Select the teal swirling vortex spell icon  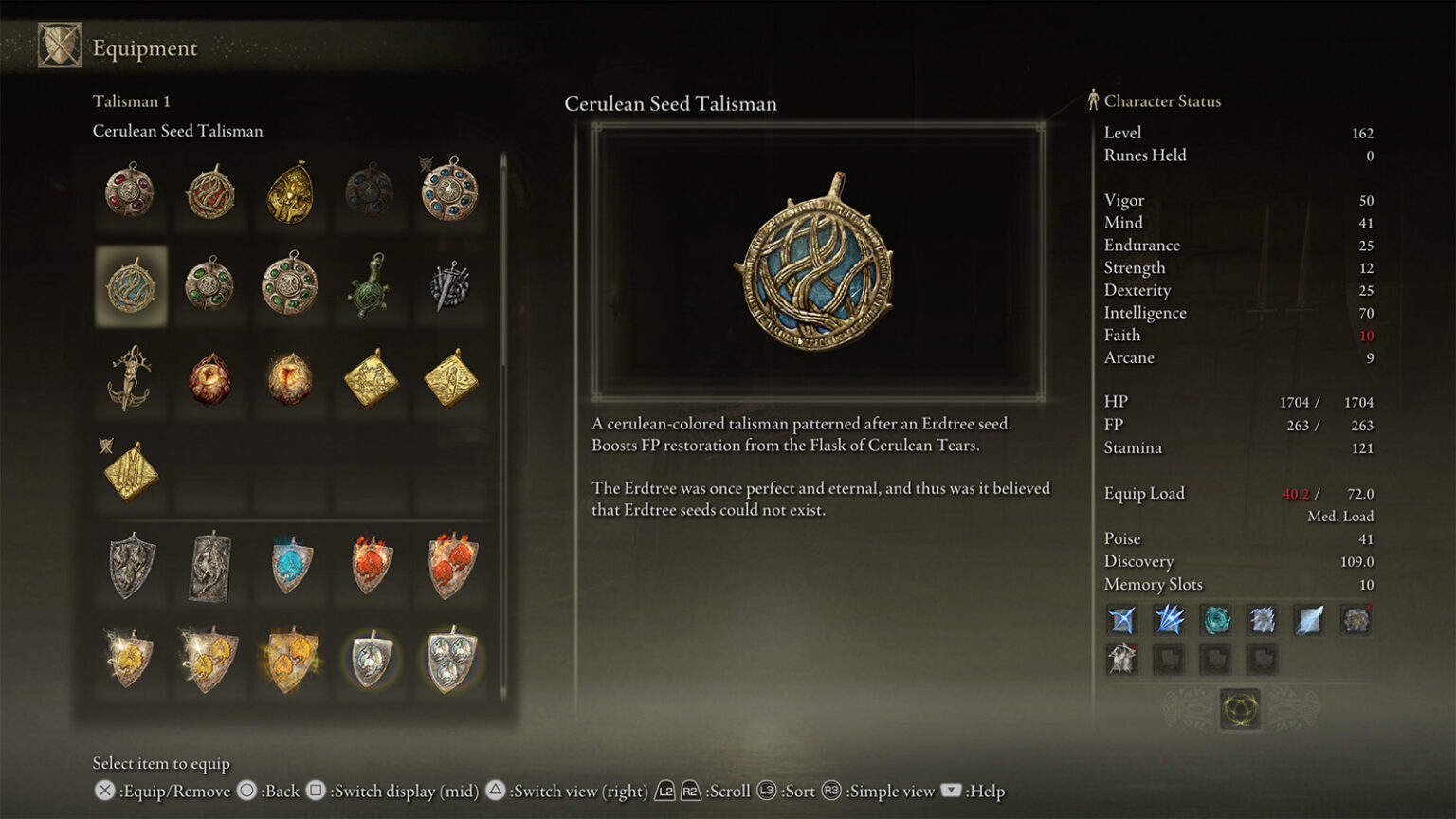(x=1218, y=623)
